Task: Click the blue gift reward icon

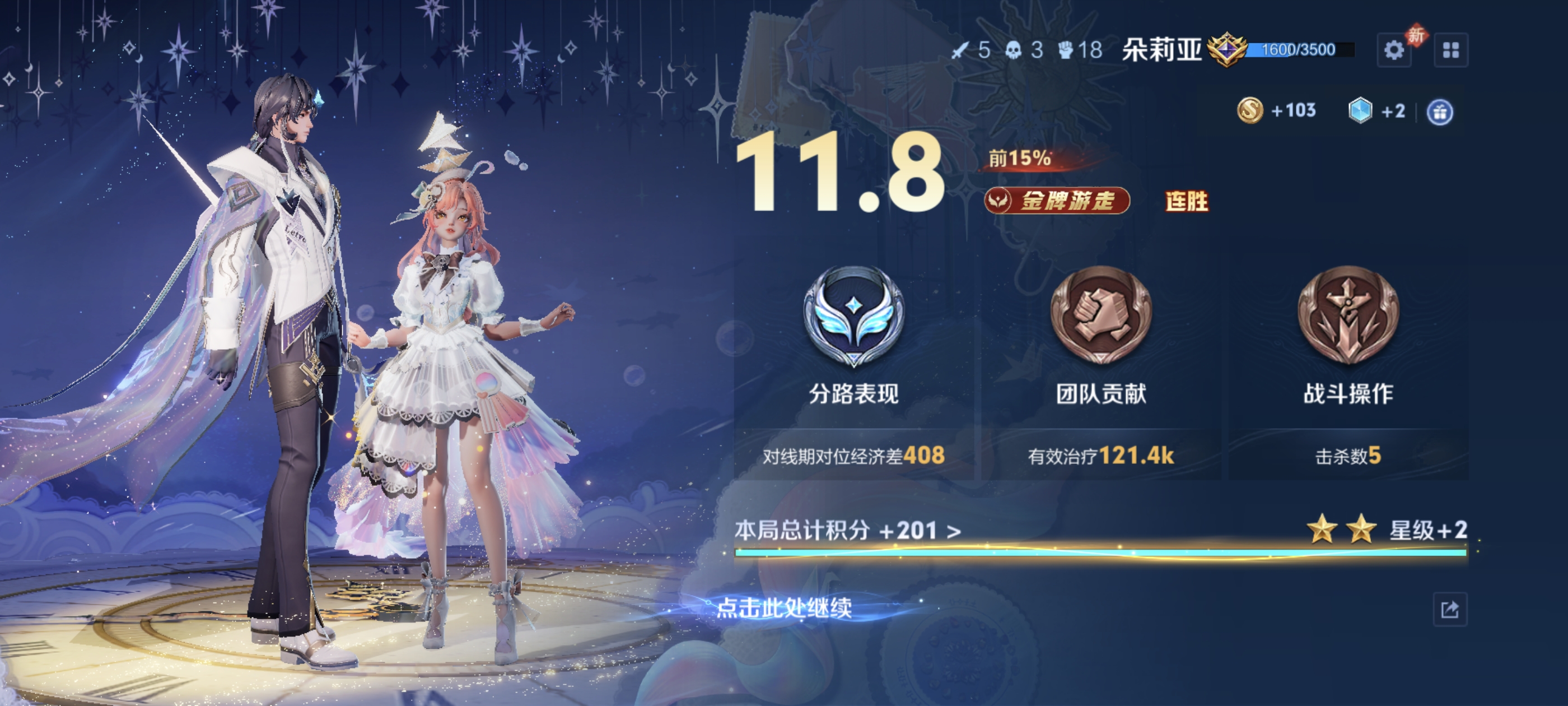Action: (1440, 112)
